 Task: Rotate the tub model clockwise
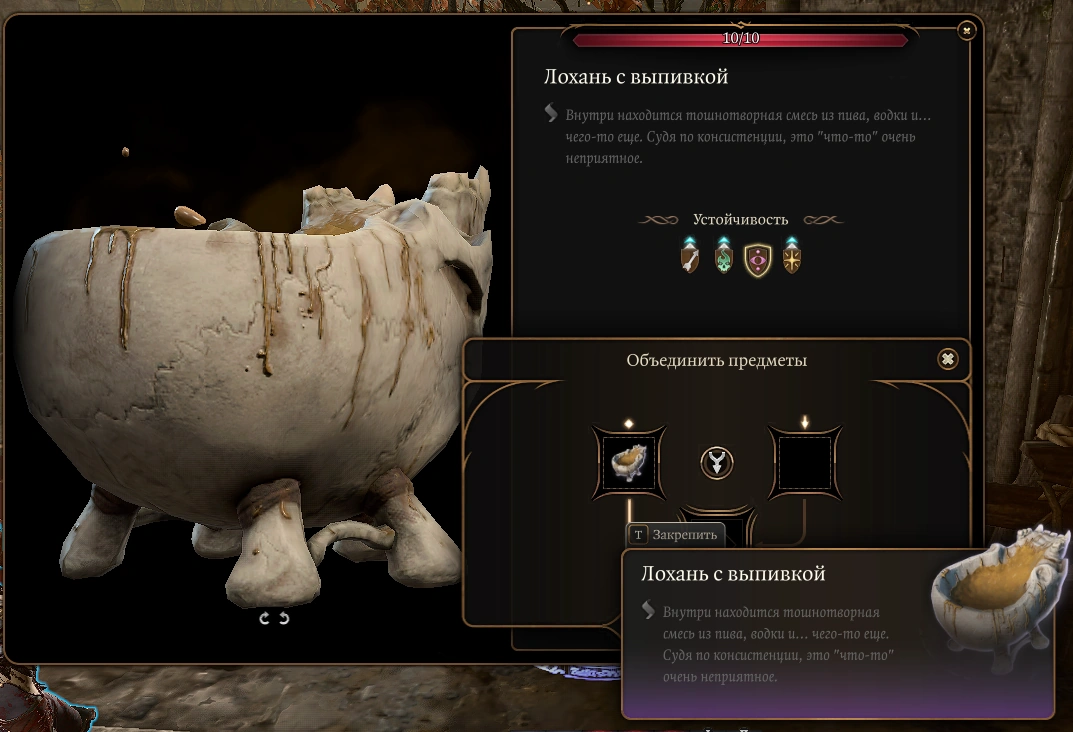tap(265, 619)
